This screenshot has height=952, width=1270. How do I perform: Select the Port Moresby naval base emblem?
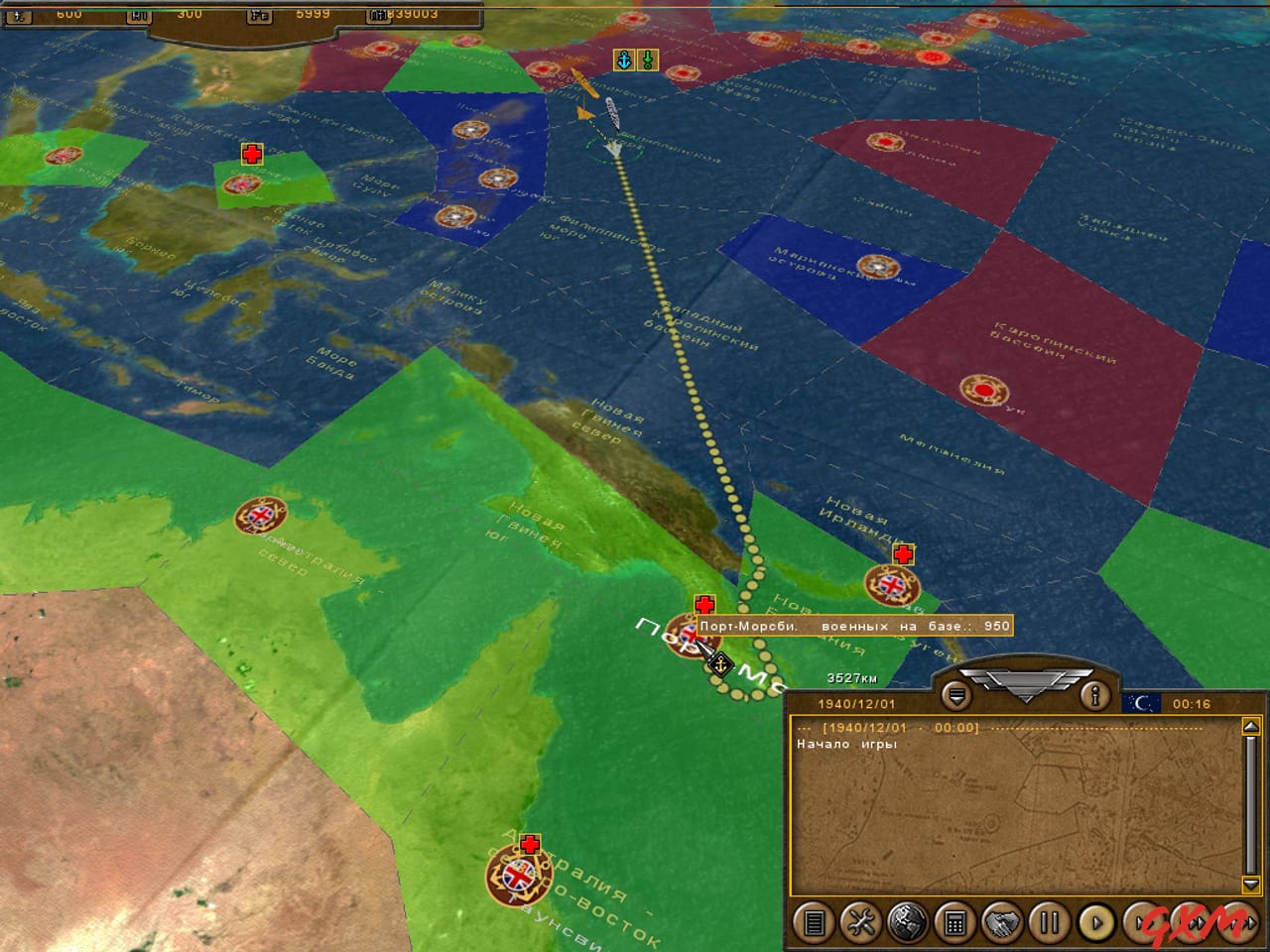click(x=692, y=633)
